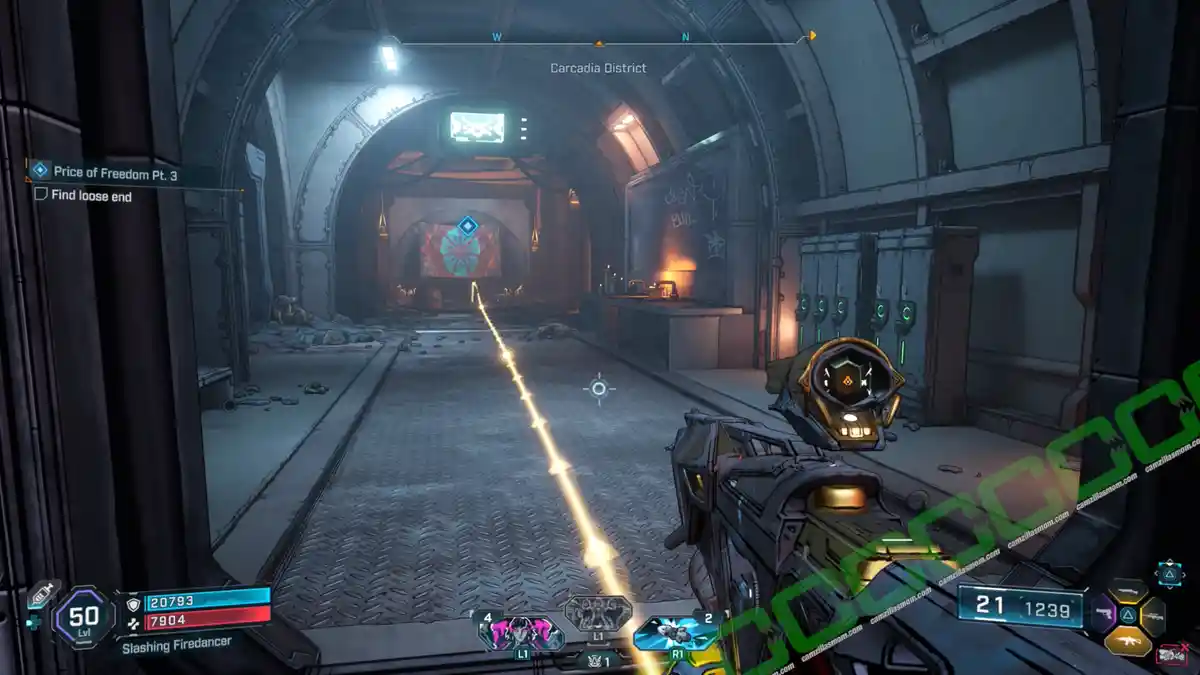Click the syringe repair kit icon
This screenshot has height=675, width=1200.
[x=40, y=595]
